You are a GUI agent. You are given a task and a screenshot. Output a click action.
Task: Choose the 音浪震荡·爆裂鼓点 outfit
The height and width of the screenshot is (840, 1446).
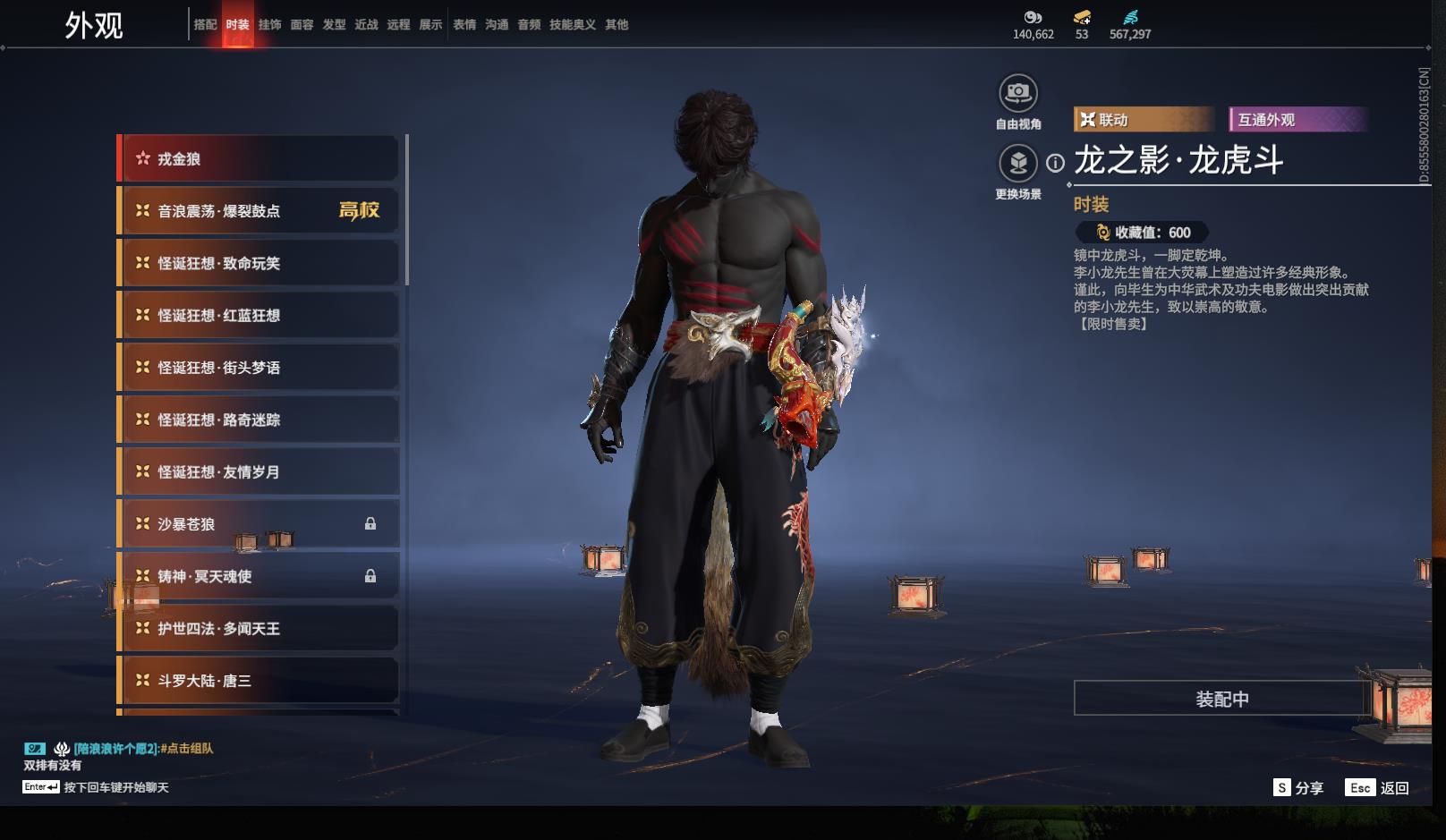[x=259, y=211]
